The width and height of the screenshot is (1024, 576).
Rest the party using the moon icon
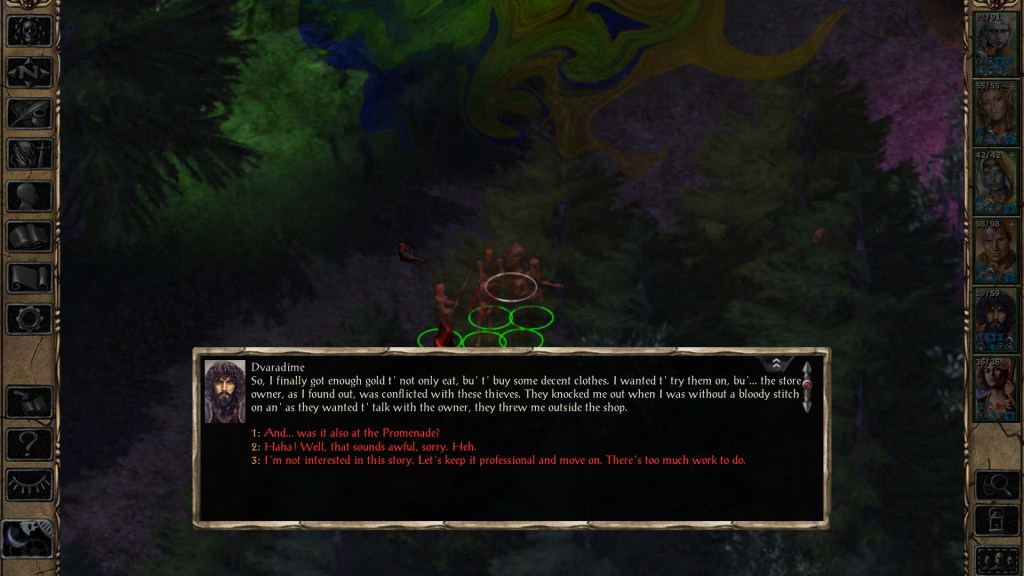click(29, 539)
